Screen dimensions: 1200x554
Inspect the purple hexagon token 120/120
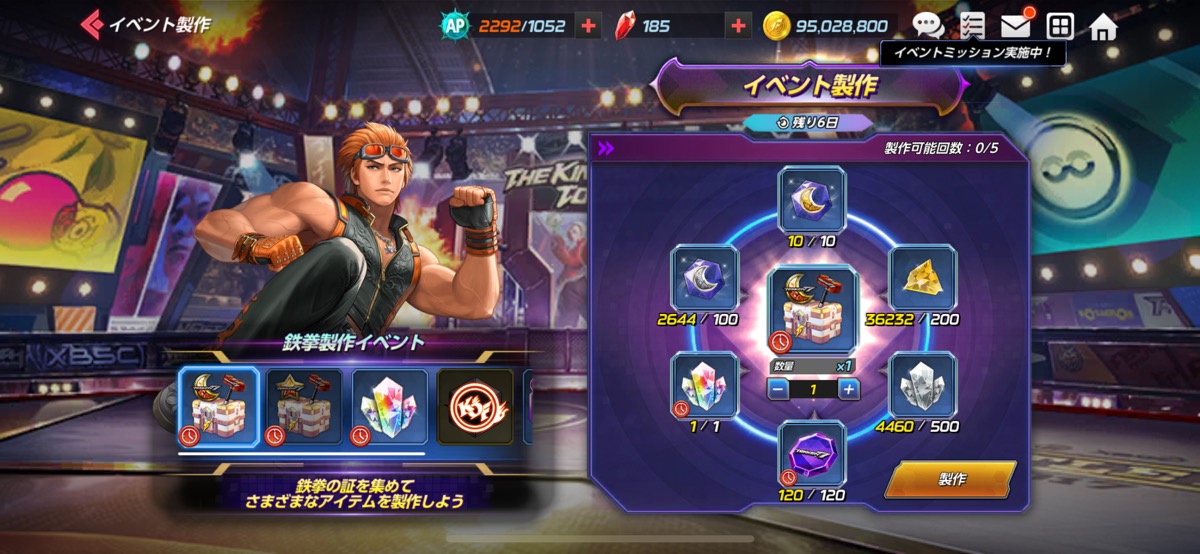point(811,455)
